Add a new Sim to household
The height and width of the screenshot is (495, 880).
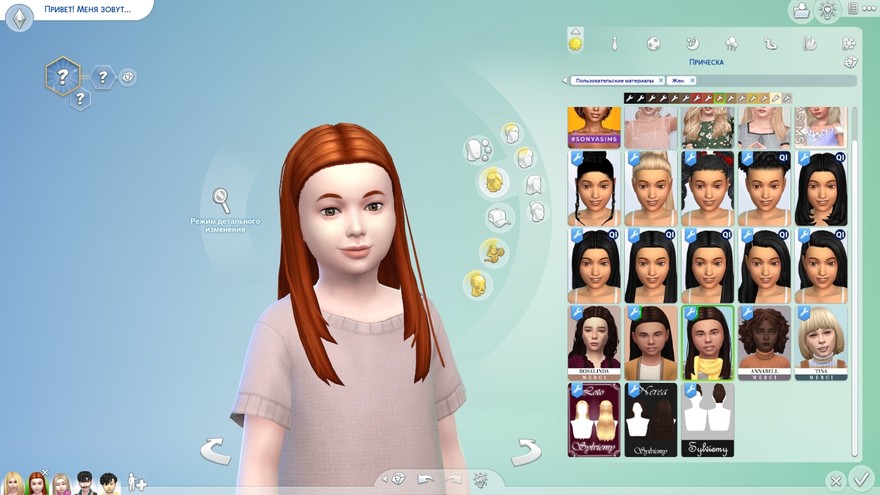pos(137,483)
